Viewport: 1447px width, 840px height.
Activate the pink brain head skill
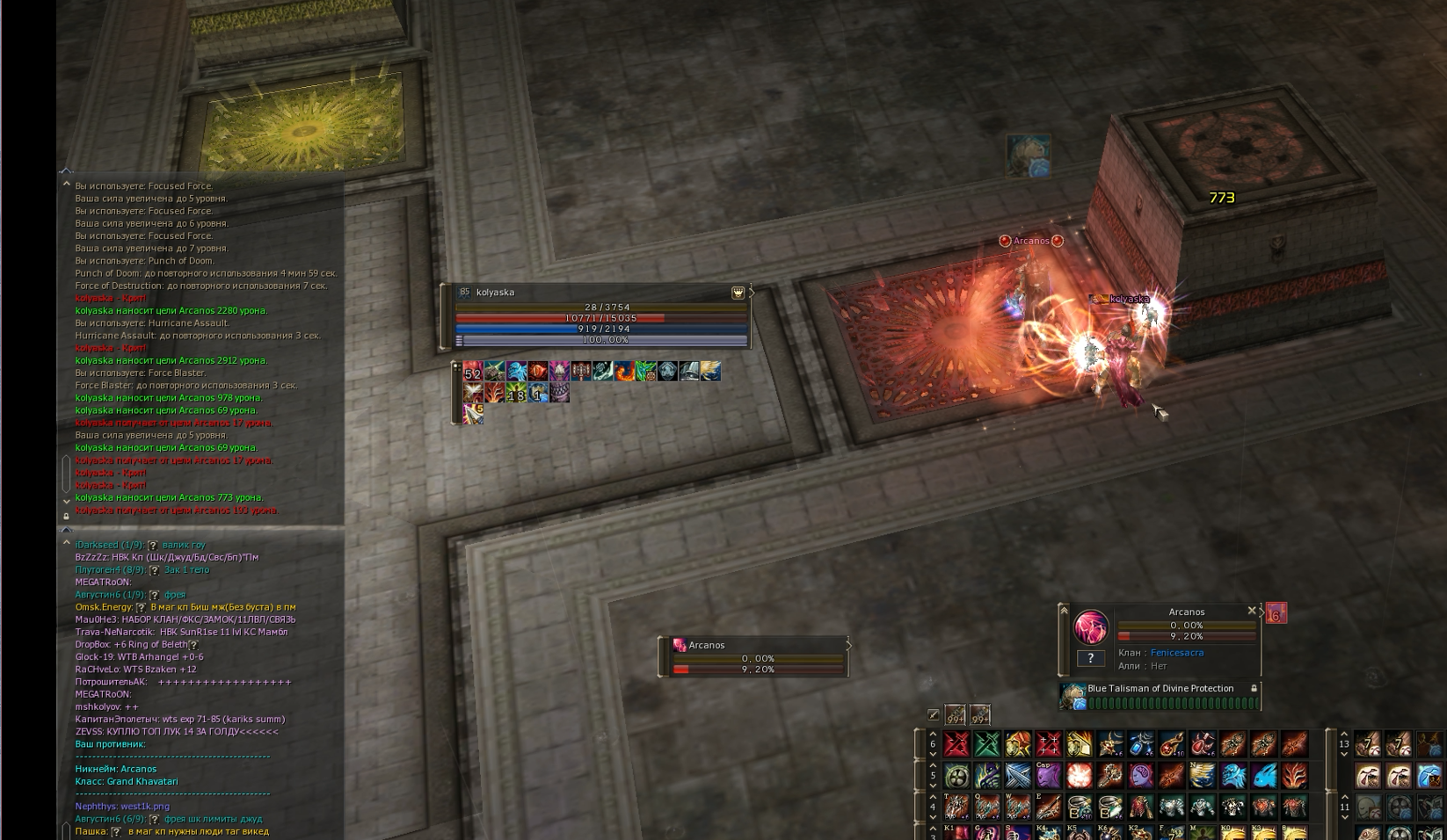tap(1140, 776)
